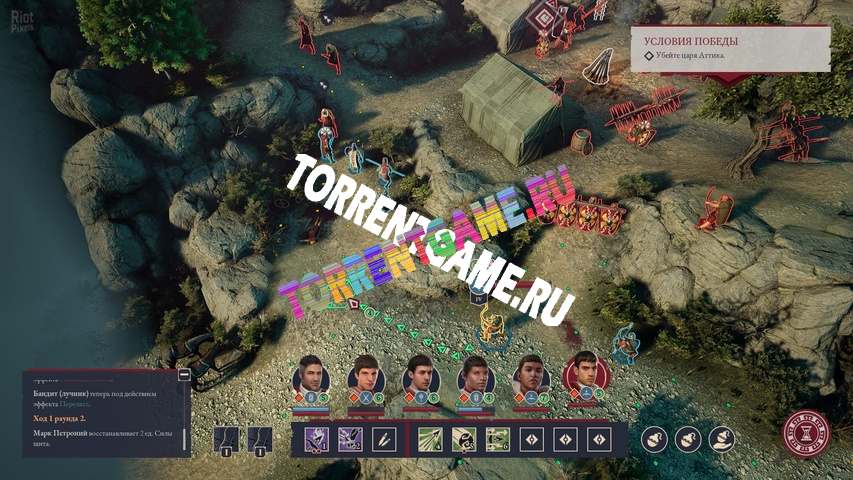
Task: Activate the green single-arrow shot ability
Action: (431, 438)
